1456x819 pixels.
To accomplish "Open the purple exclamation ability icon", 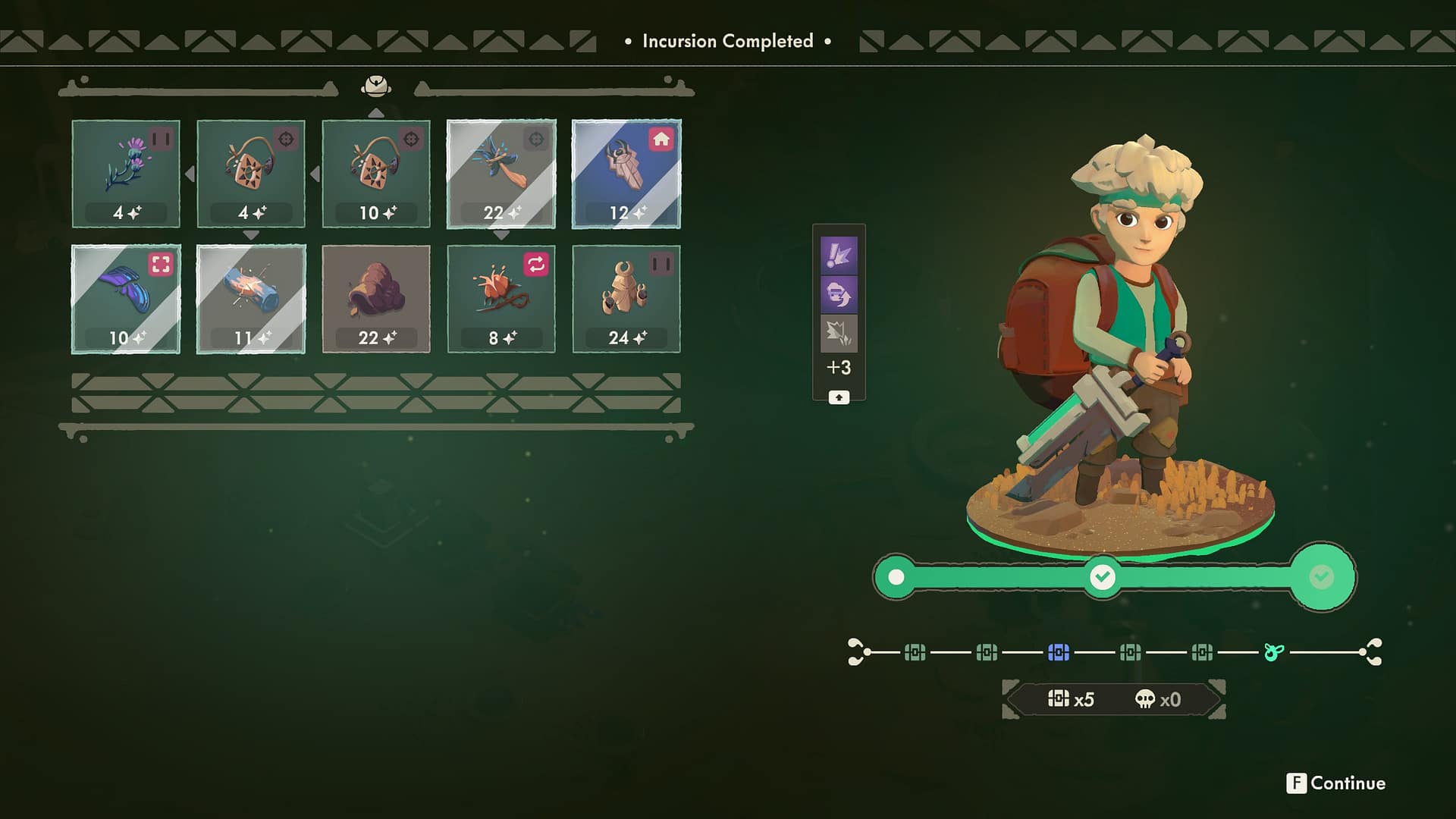I will click(839, 253).
